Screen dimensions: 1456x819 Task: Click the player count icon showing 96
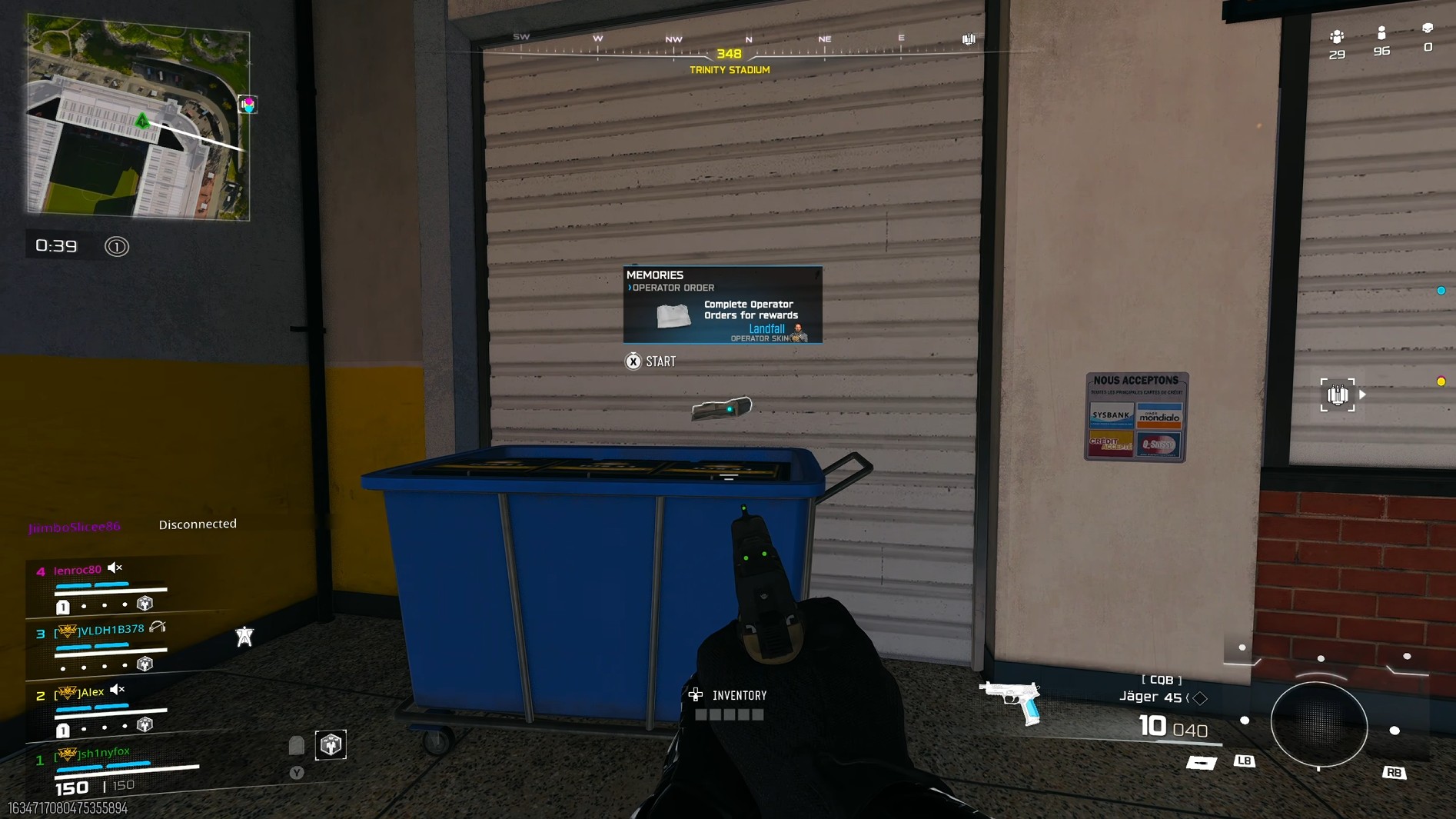pyautogui.click(x=1381, y=35)
